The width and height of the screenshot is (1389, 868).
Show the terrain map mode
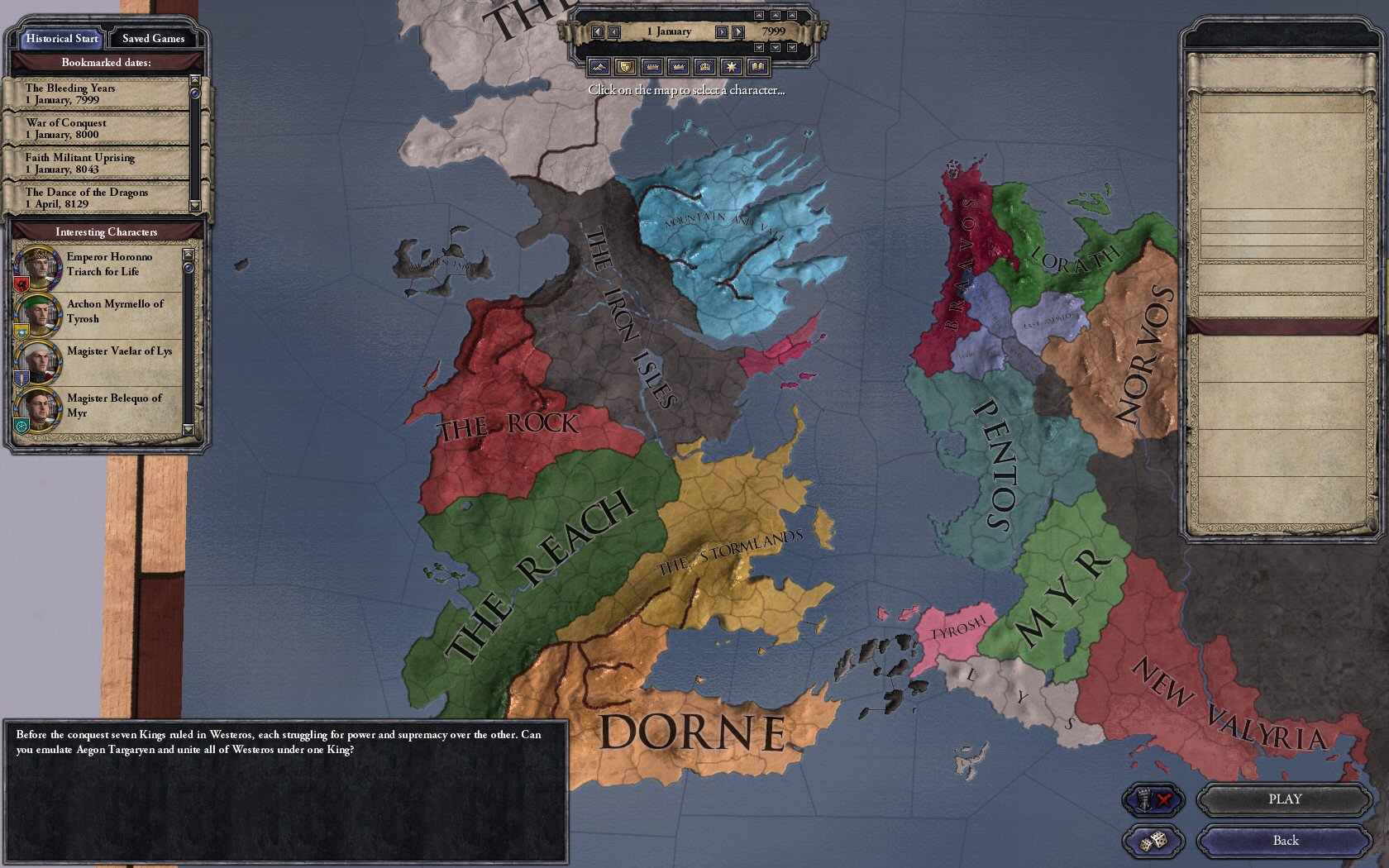pos(599,66)
